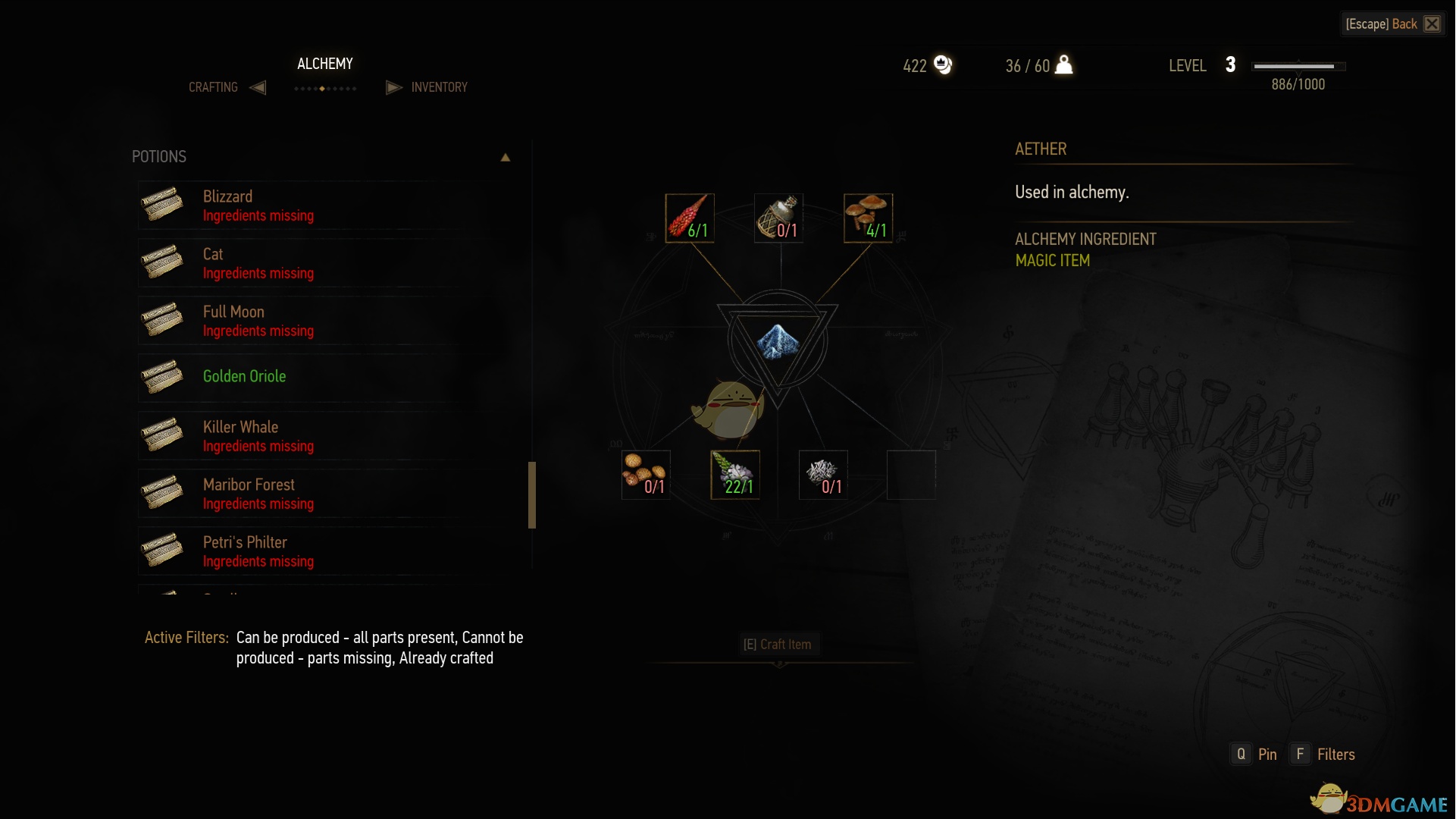
Task: Click the left arrow toward Crafting
Action: (257, 87)
